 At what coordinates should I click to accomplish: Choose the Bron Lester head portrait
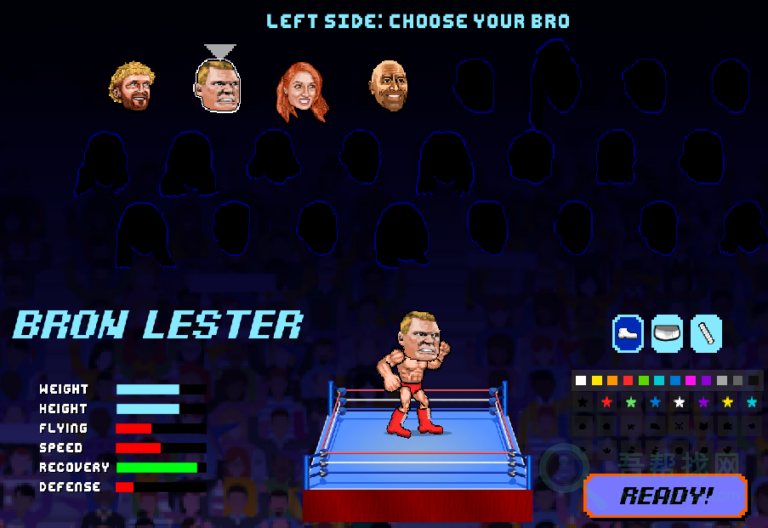point(219,86)
